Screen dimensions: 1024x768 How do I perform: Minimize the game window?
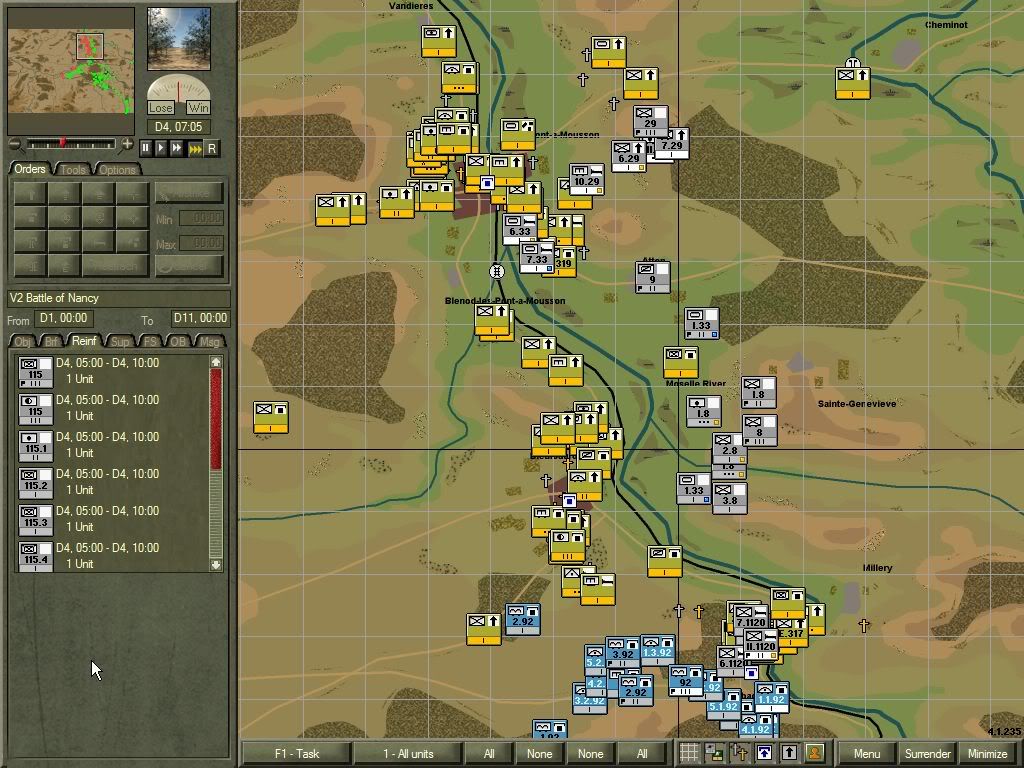(988, 753)
